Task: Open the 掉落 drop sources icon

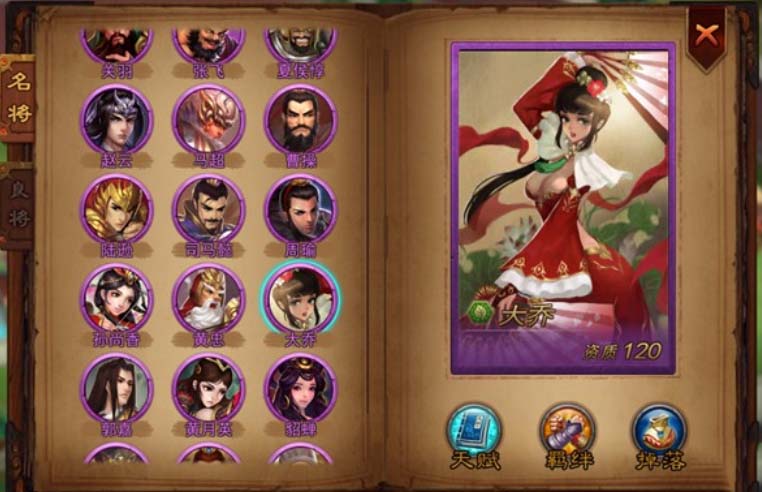Action: point(659,431)
